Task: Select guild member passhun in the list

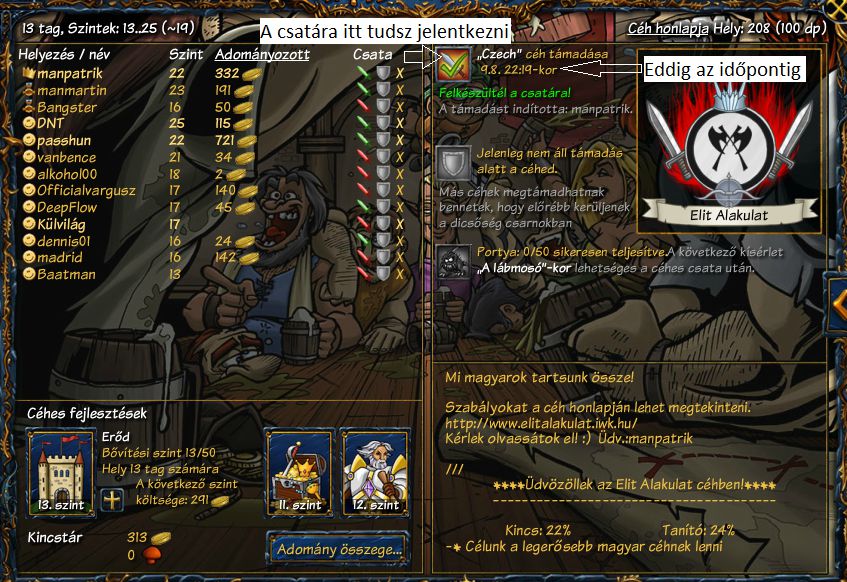Action: click(64, 140)
